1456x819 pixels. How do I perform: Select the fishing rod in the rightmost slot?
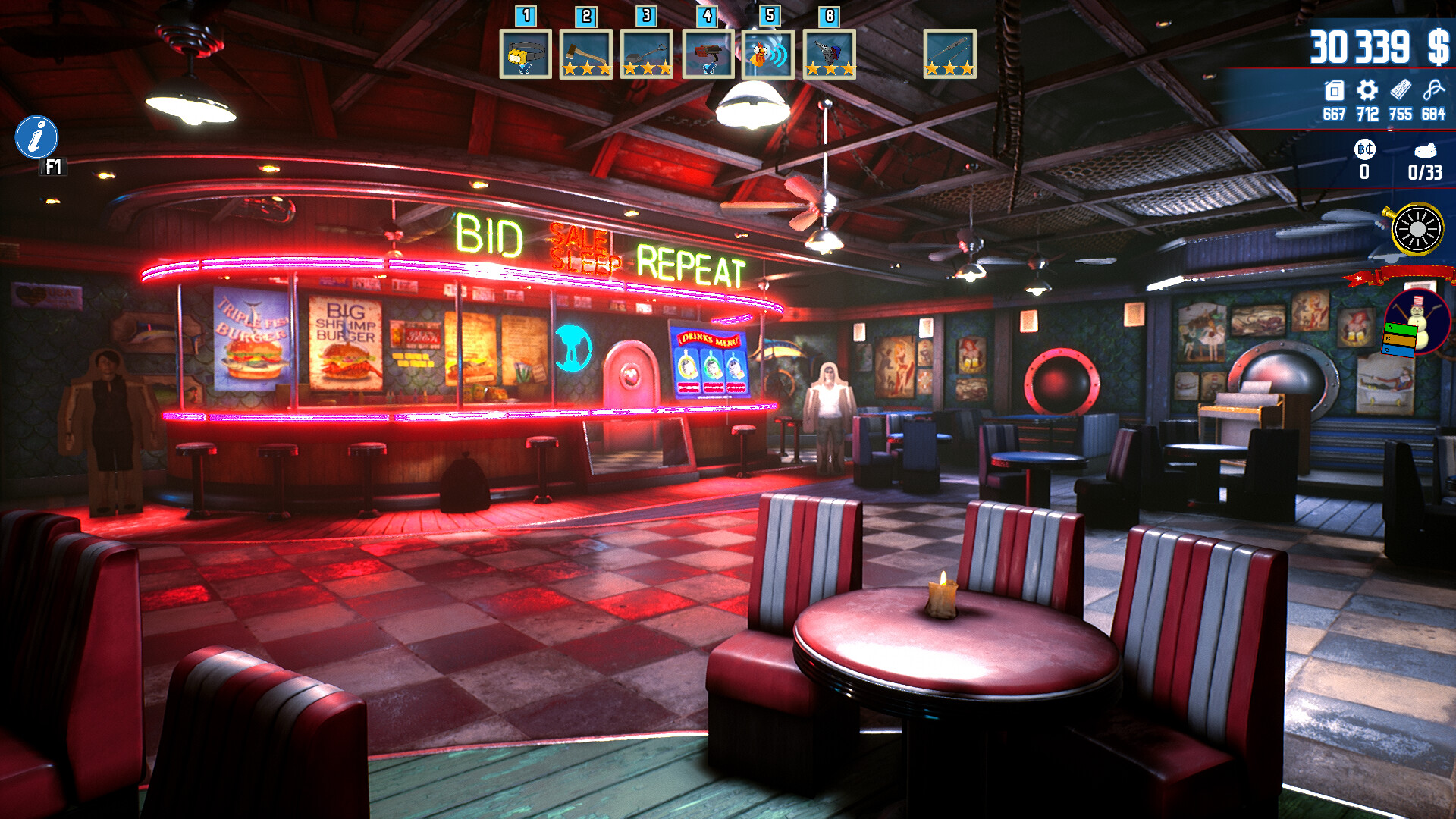click(x=948, y=55)
